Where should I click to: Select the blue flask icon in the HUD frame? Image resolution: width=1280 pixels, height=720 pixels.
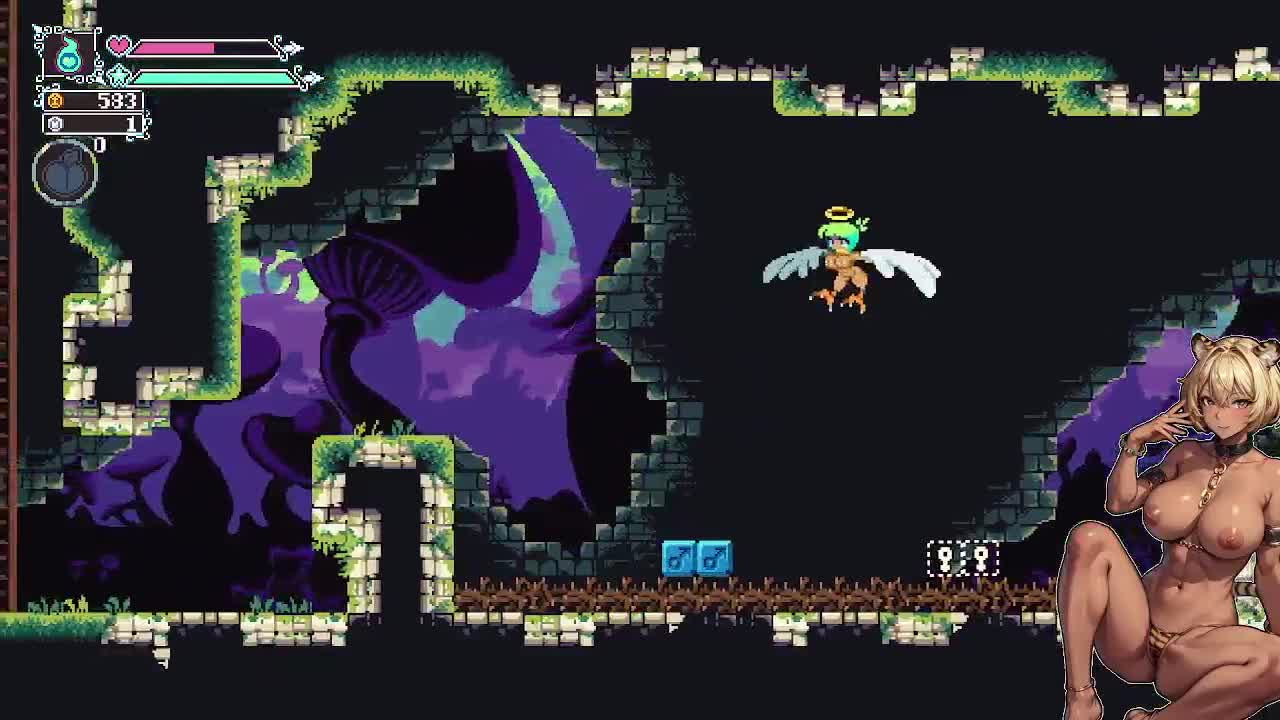pos(68,56)
